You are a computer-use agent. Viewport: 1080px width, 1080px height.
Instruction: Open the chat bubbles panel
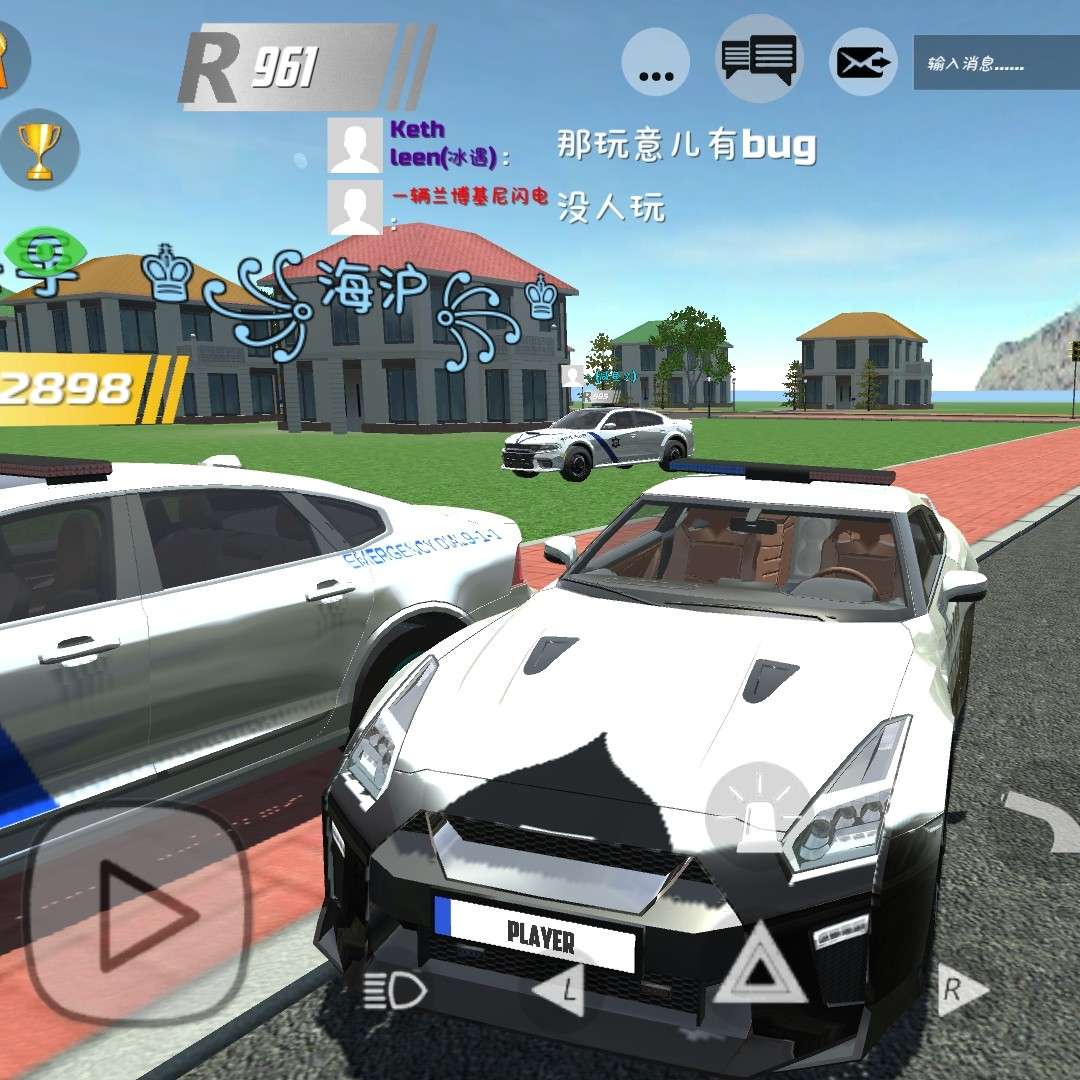760,59
